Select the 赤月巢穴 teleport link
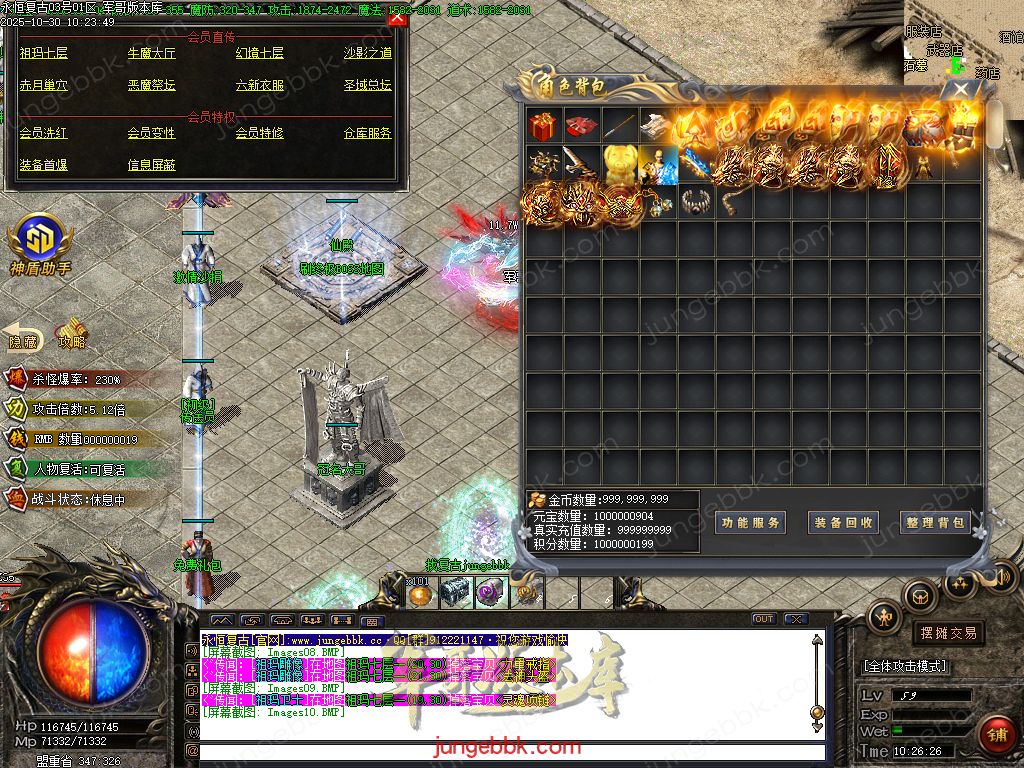Screen dimensions: 1024x768 pos(44,86)
